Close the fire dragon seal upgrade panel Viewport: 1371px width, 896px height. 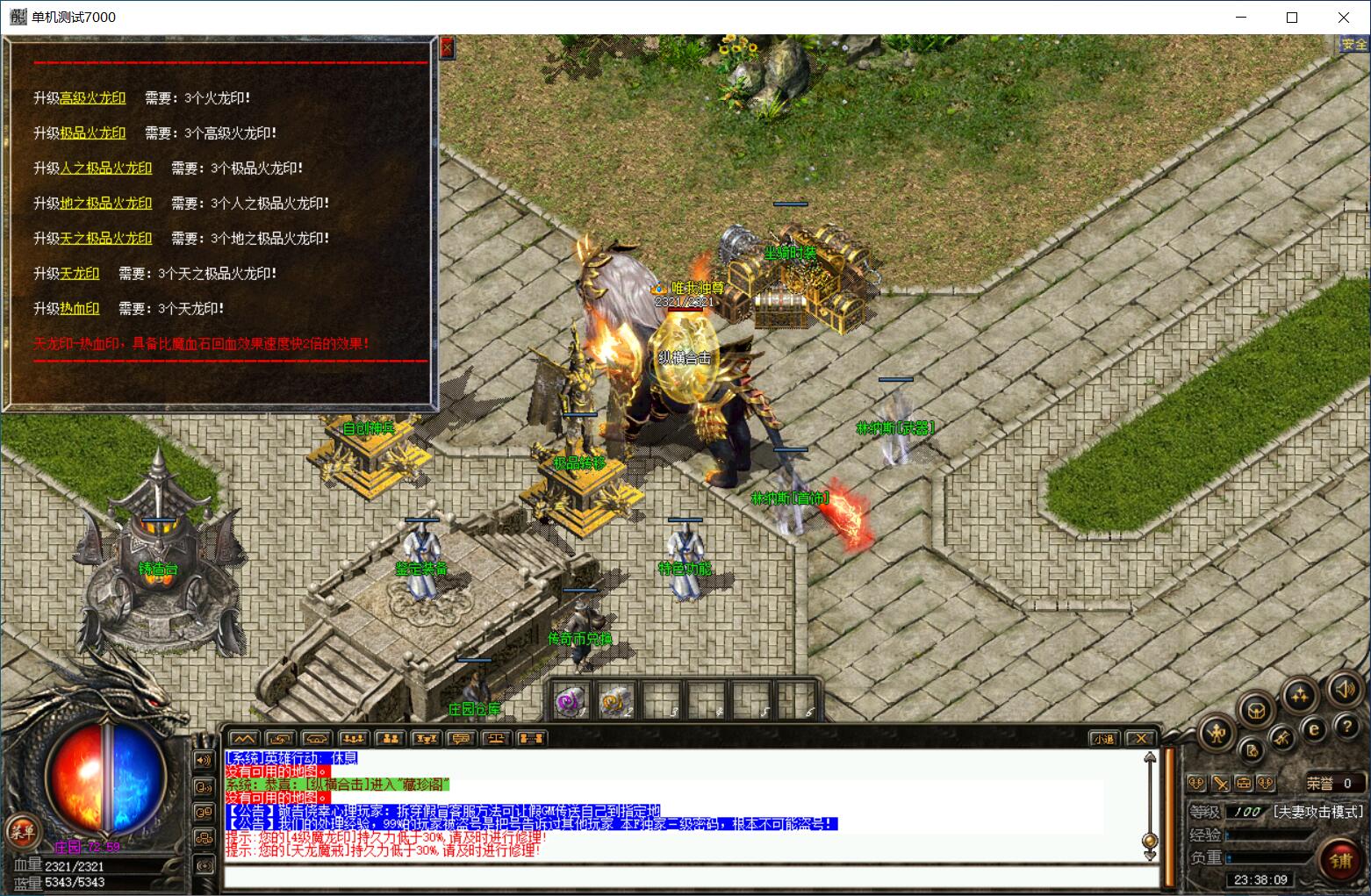point(447,48)
